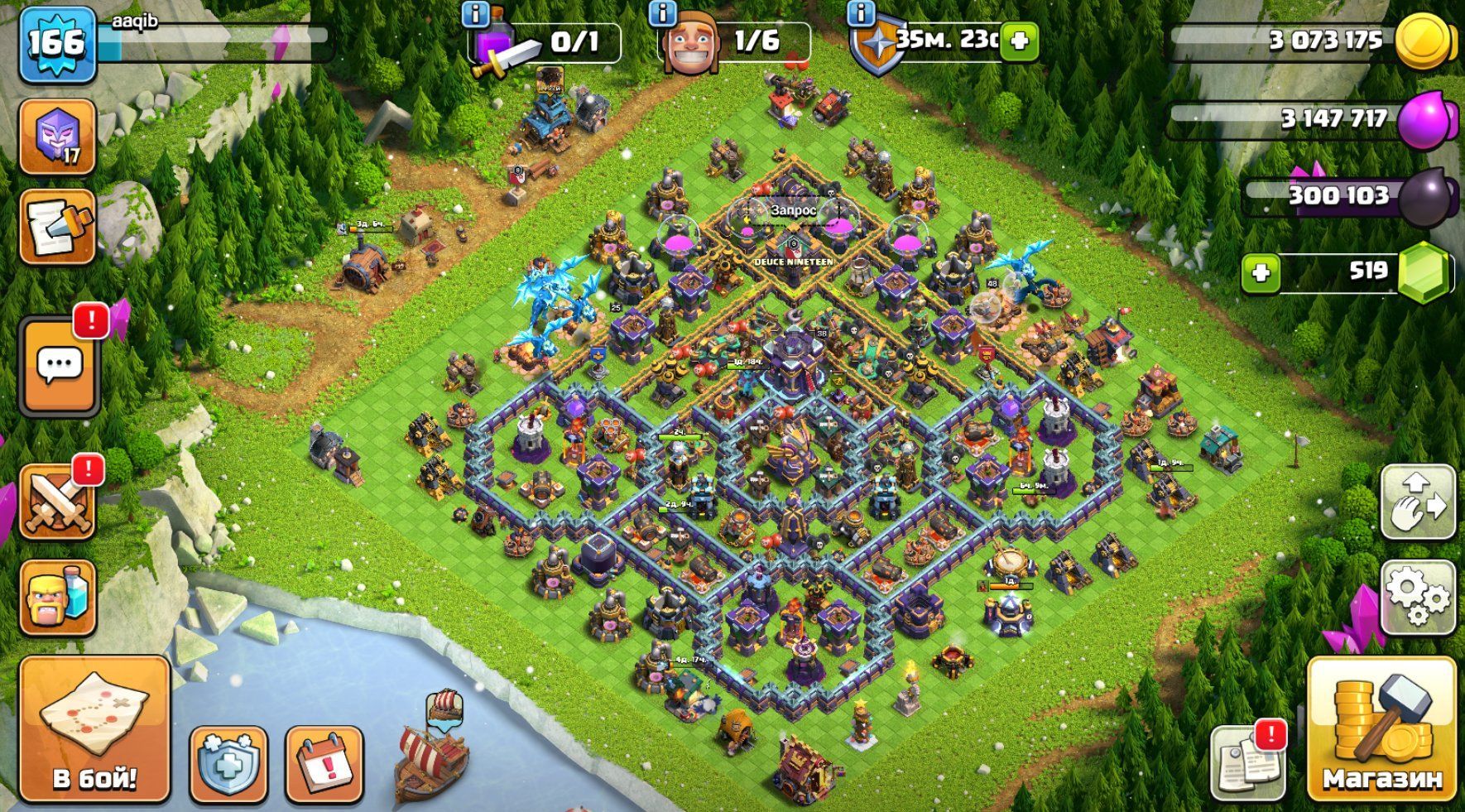
Task: Tap the Запрос clan castle request bubble
Action: point(793,210)
